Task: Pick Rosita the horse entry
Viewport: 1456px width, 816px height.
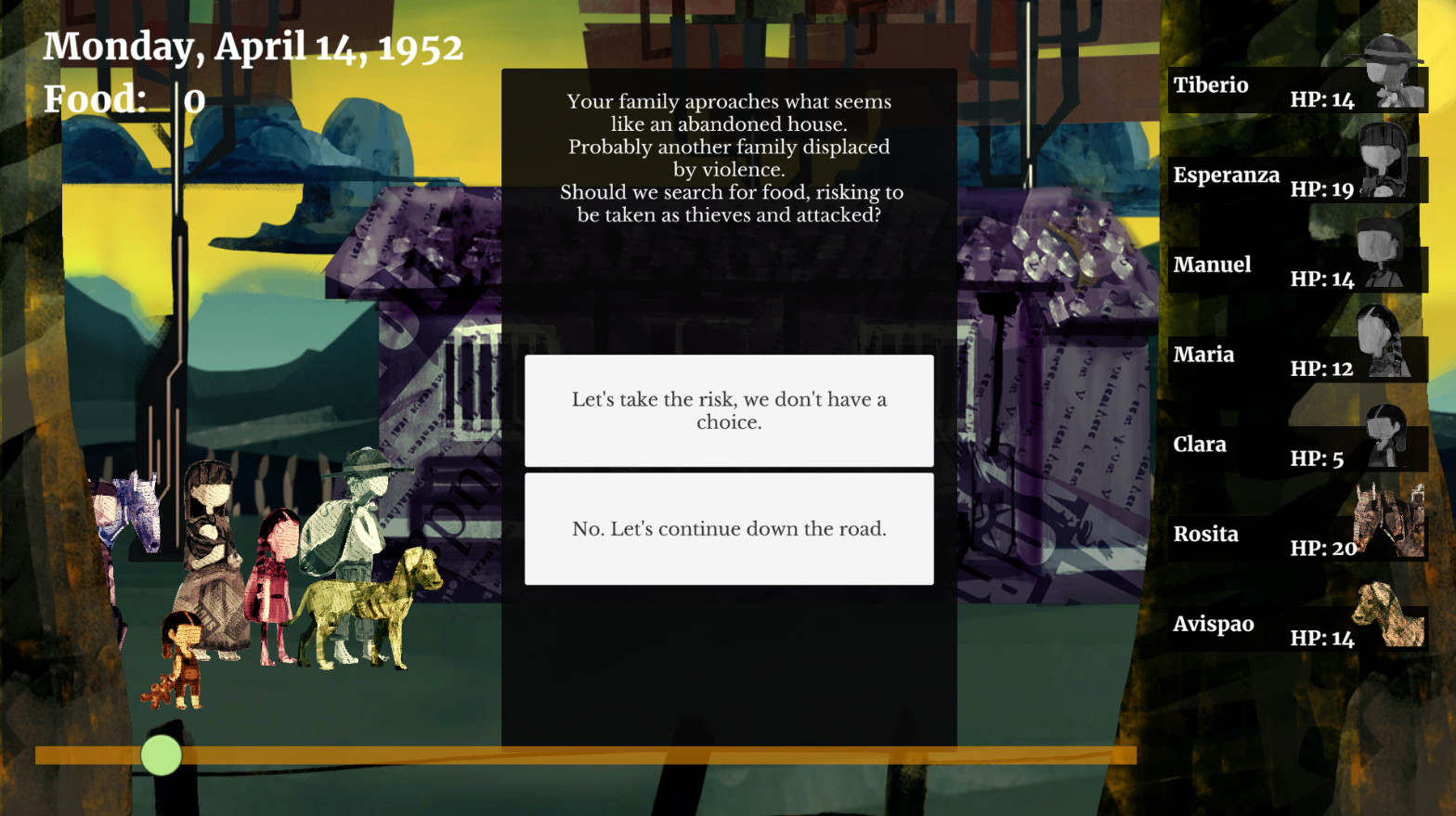Action: 1296,538
